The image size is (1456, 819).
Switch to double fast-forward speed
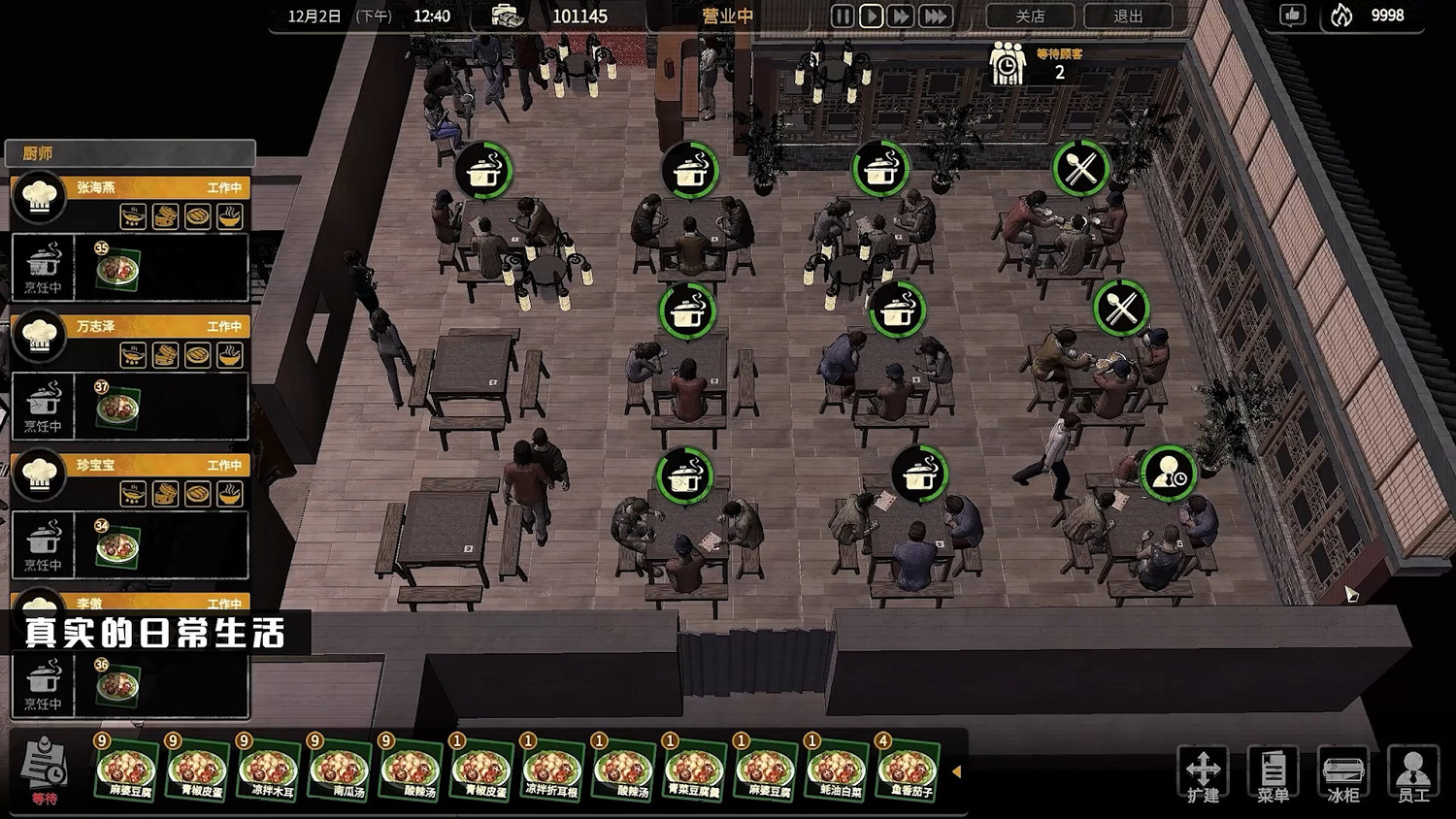point(901,16)
